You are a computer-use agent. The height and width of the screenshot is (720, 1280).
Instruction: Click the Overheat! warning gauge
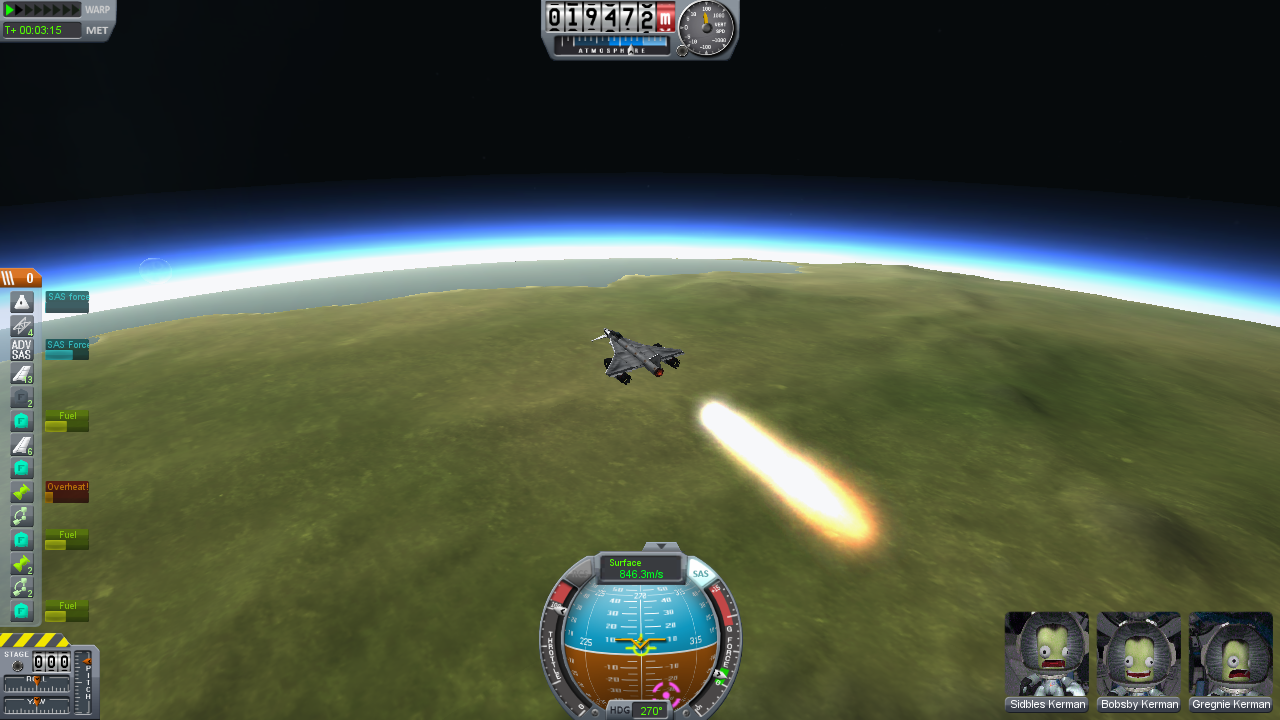coord(67,487)
